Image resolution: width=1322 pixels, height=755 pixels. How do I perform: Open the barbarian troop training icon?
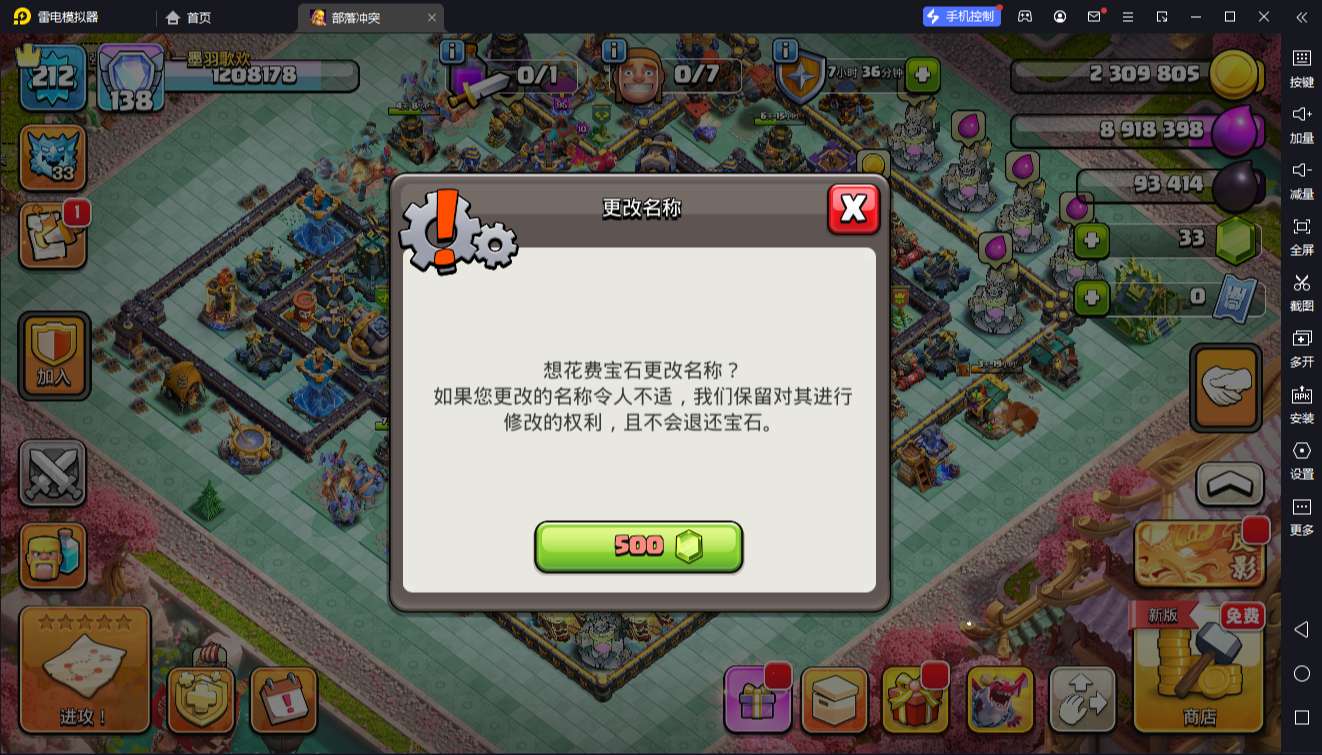coord(52,555)
